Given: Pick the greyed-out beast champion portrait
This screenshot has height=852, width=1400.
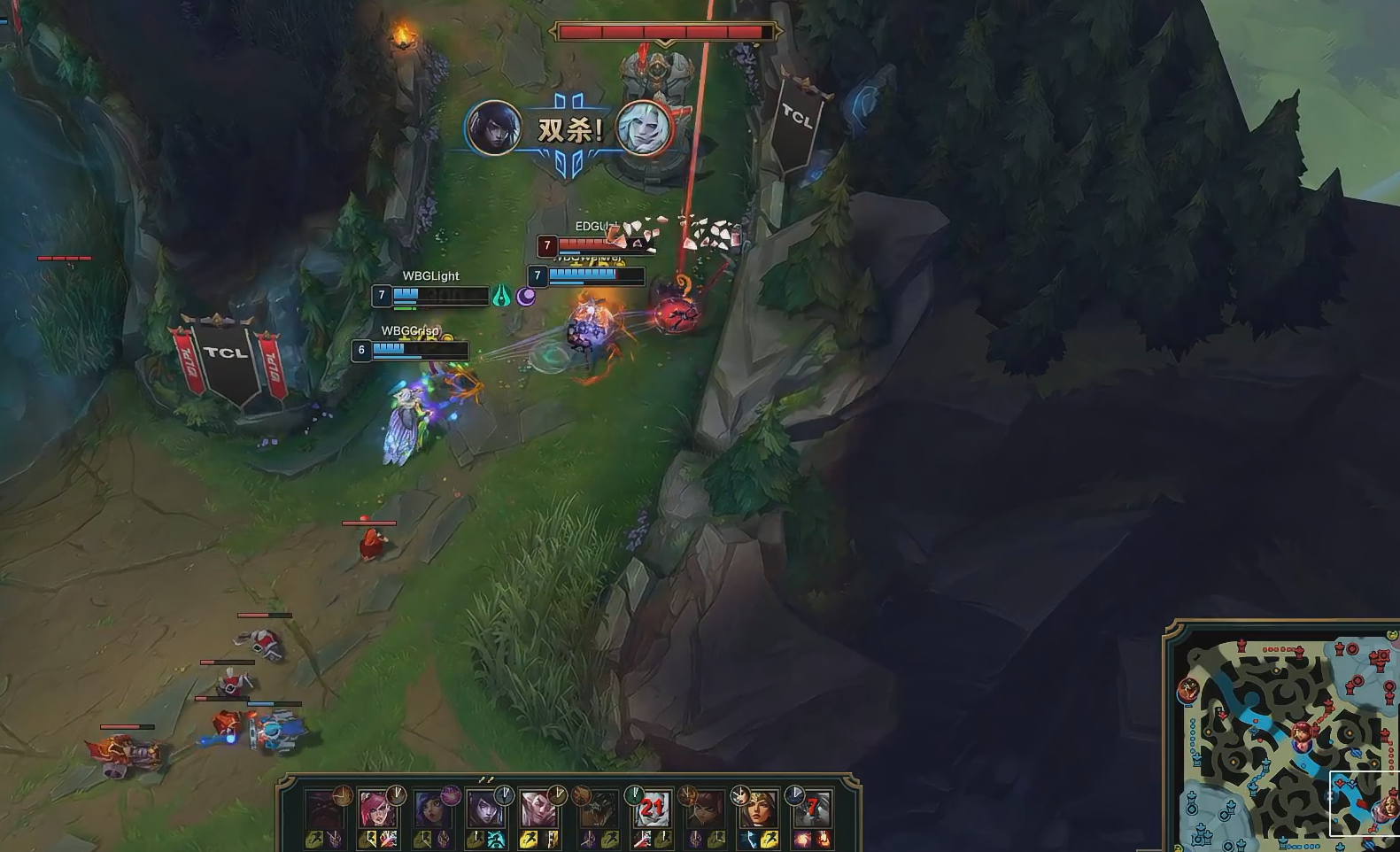Looking at the screenshot, I should 597,809.
